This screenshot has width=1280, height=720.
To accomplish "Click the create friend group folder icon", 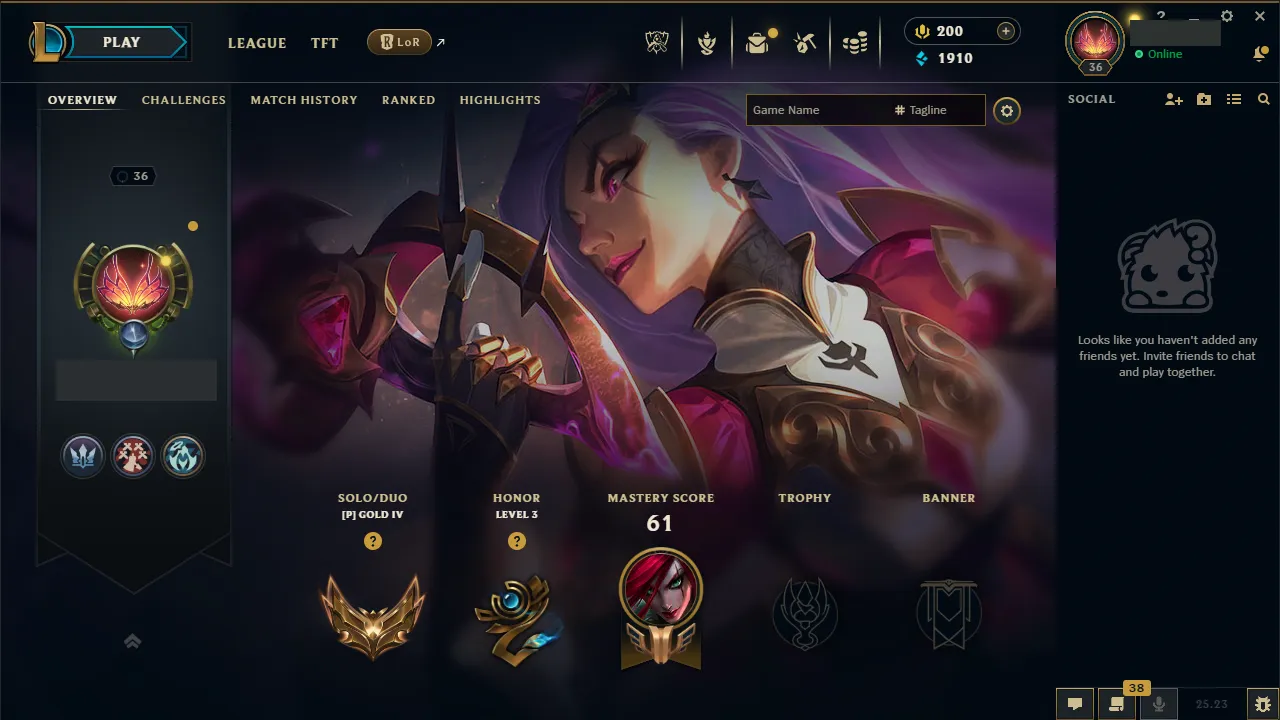I will coord(1203,99).
